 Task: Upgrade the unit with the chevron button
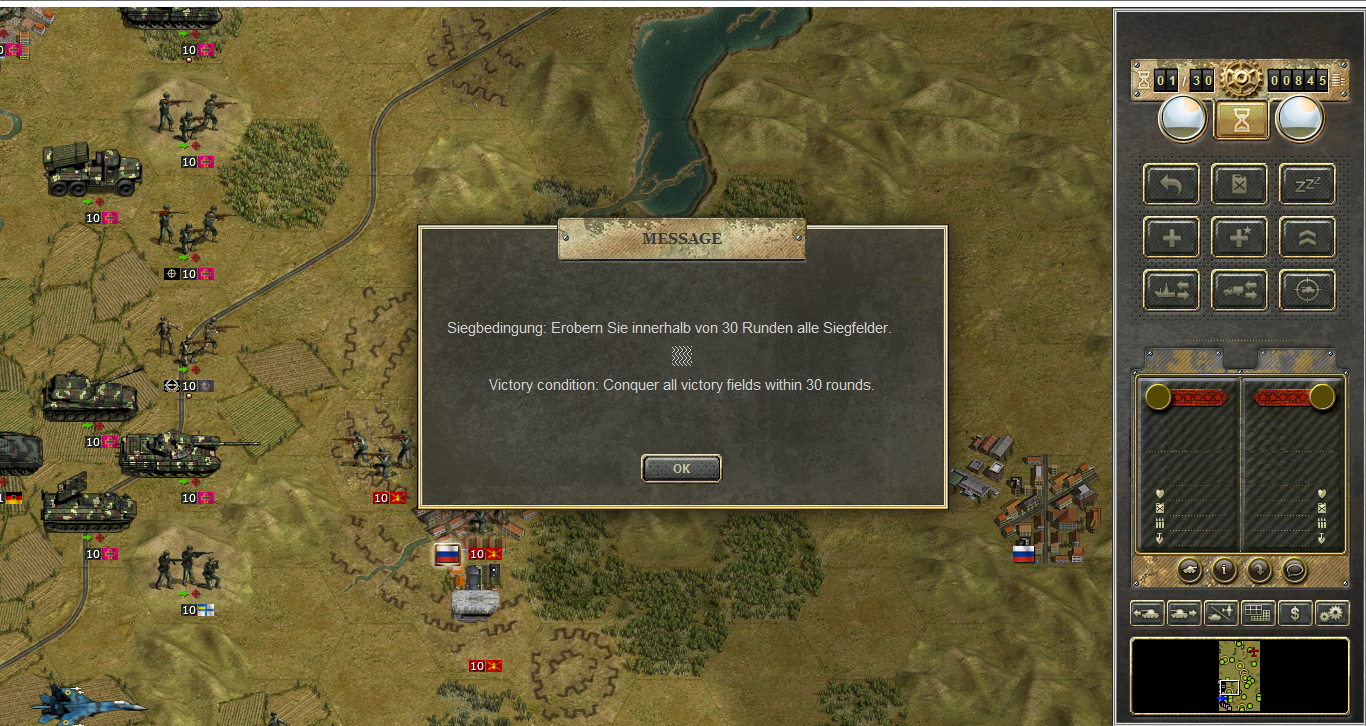pyautogui.click(x=1307, y=238)
